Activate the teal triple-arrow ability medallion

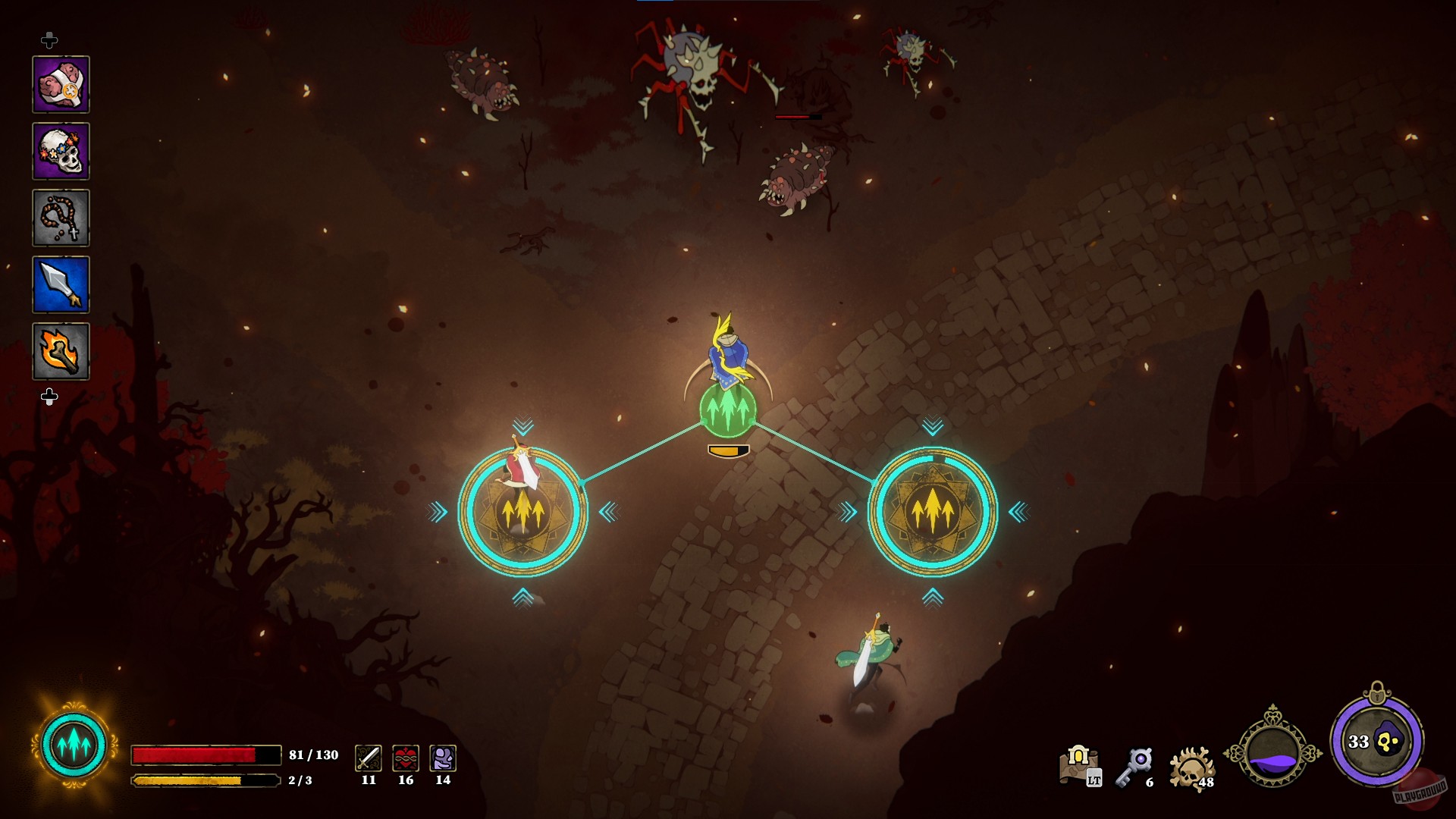coord(74,746)
